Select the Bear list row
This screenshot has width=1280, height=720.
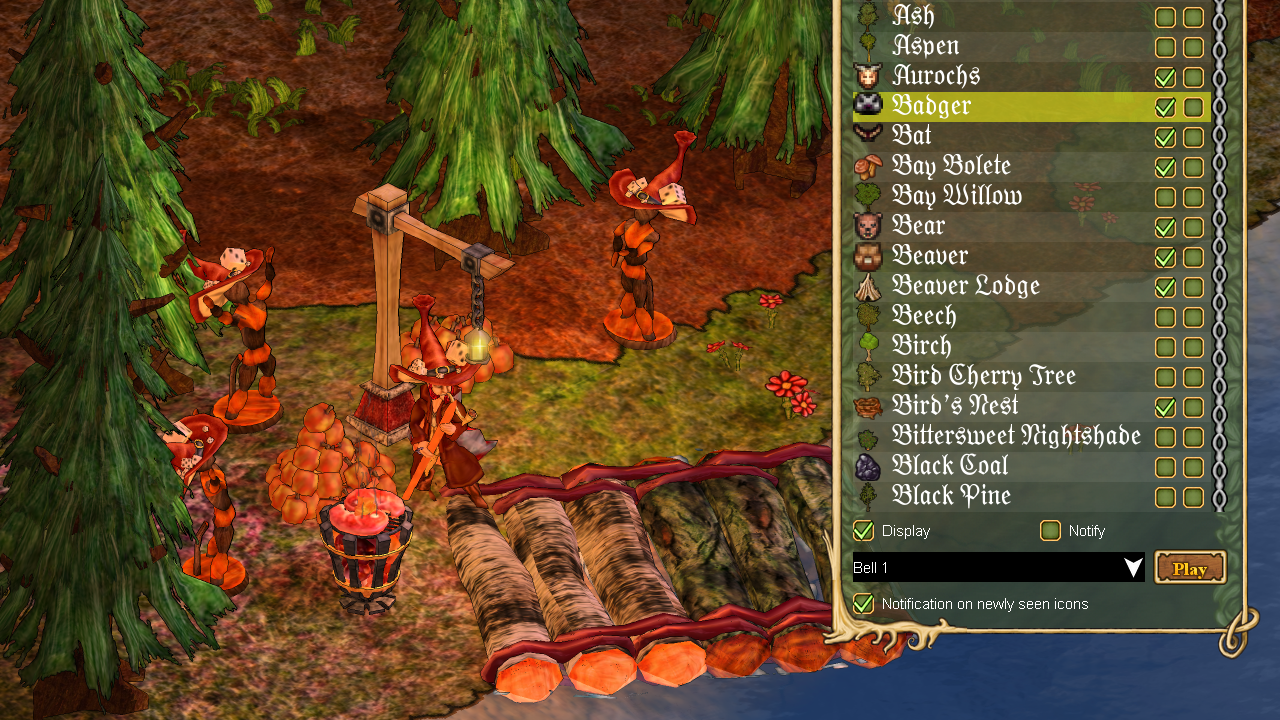tap(918, 226)
